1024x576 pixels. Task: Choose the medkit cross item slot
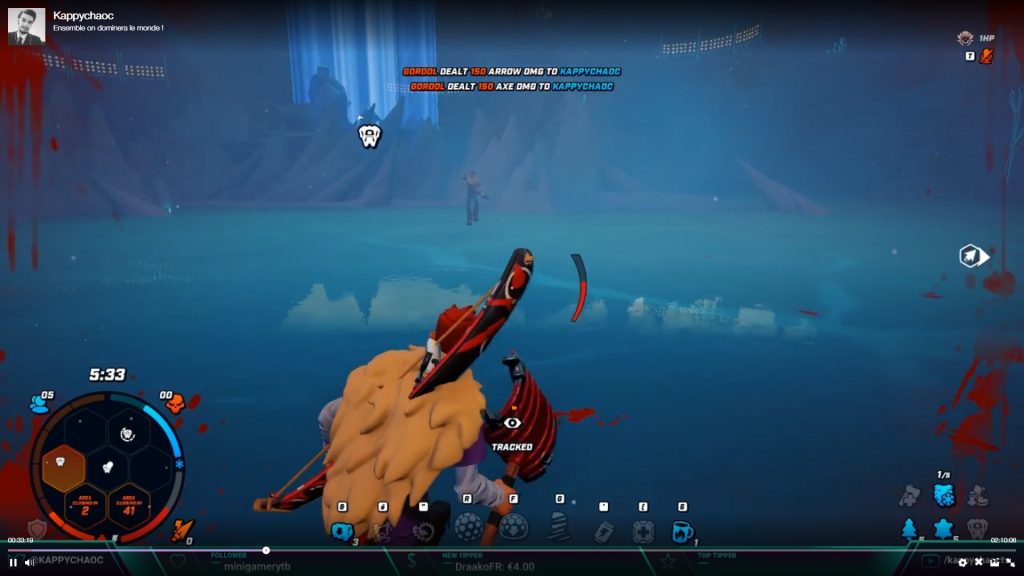643,530
